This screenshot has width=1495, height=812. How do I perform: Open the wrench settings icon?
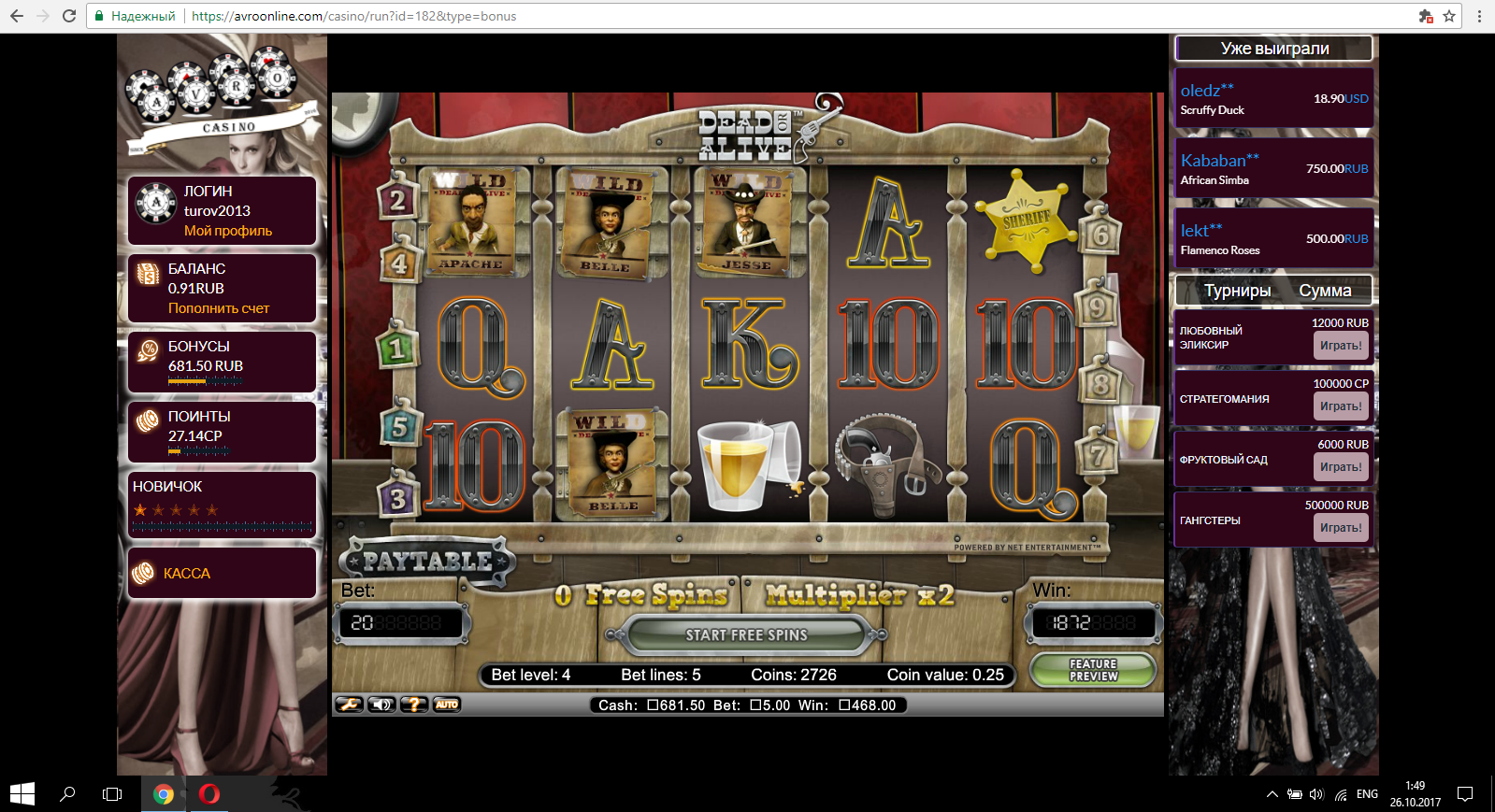[349, 705]
